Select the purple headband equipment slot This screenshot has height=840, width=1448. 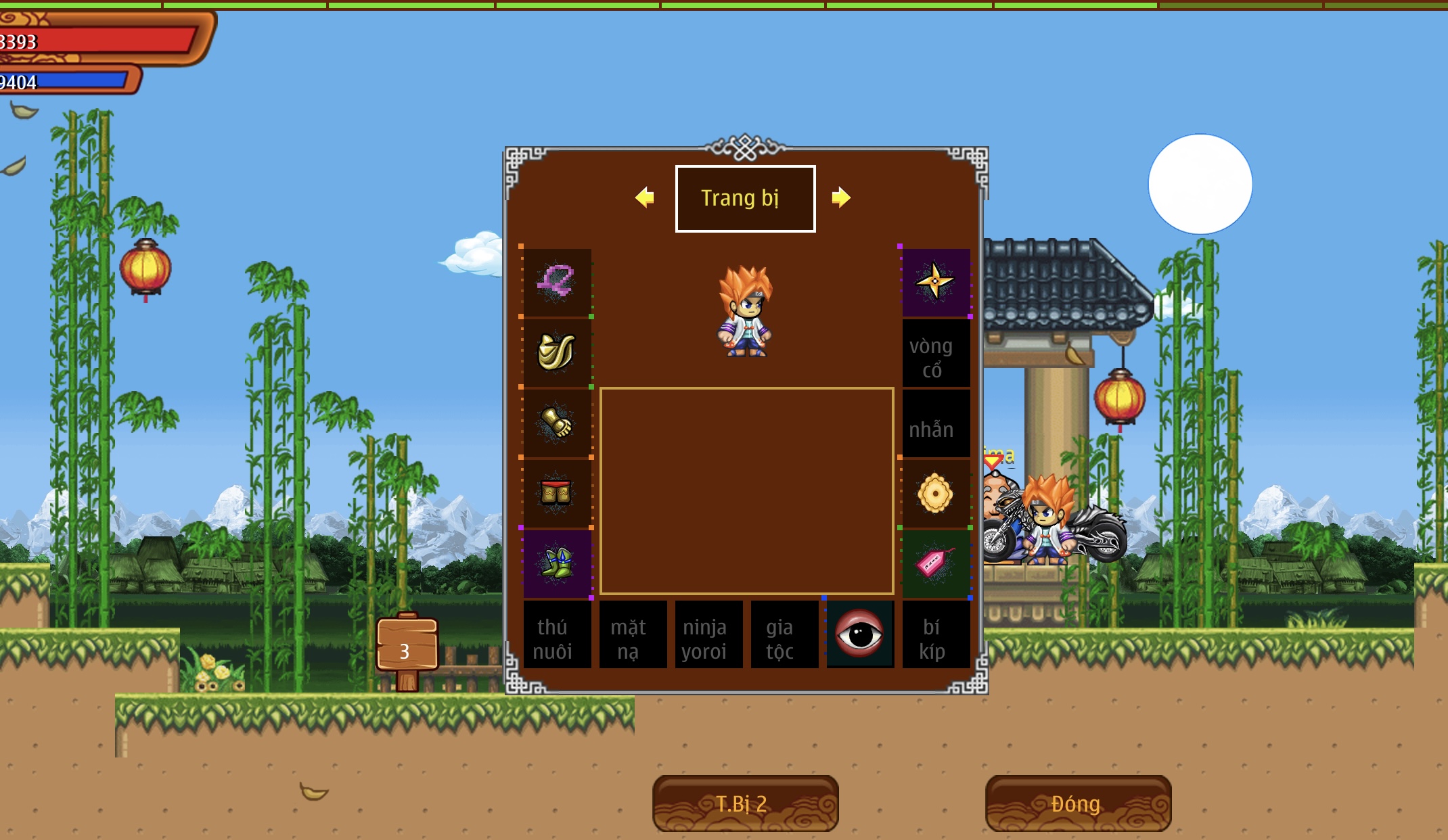click(x=557, y=282)
